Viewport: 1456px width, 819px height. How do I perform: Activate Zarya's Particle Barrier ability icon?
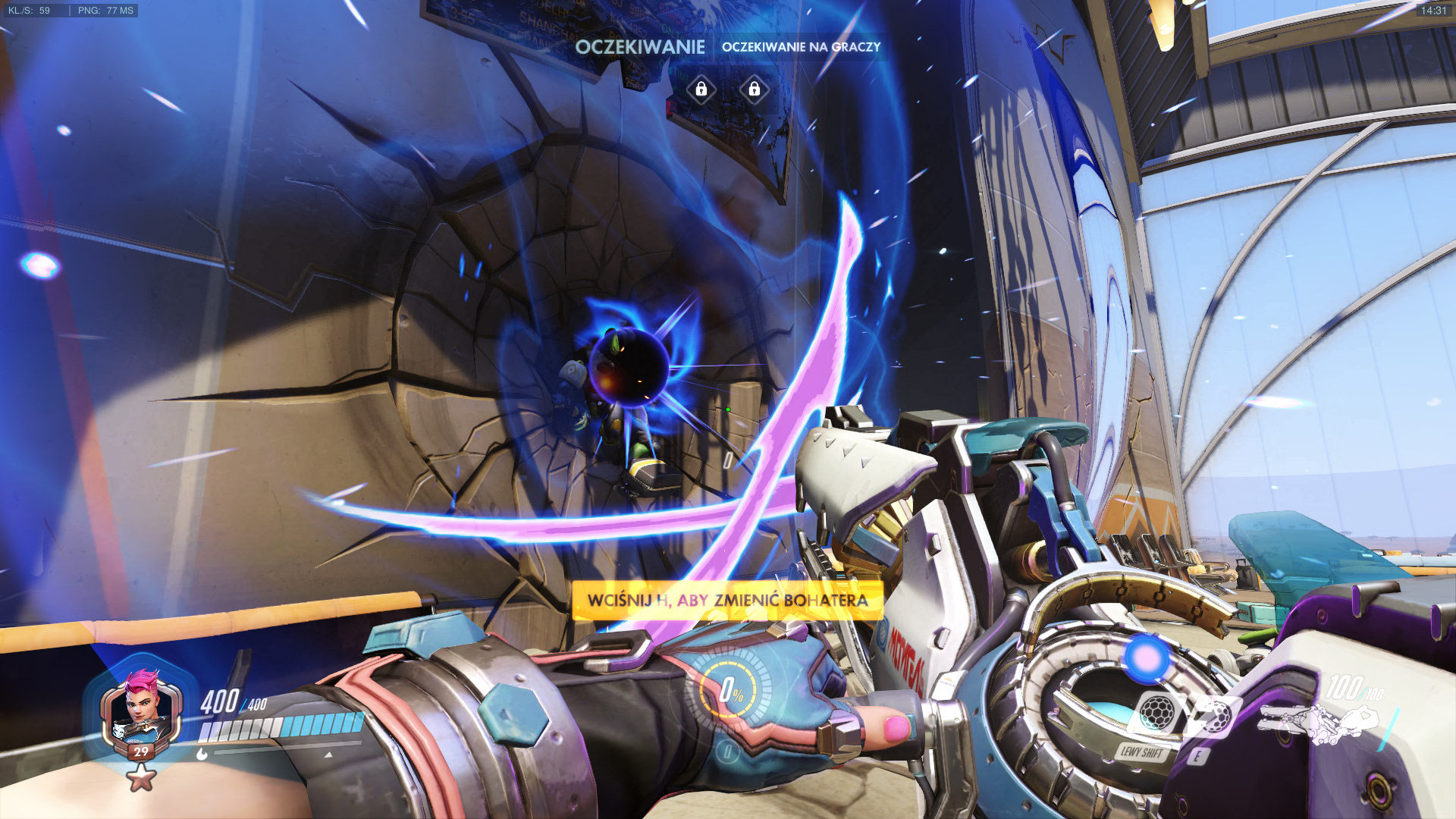click(x=1158, y=713)
